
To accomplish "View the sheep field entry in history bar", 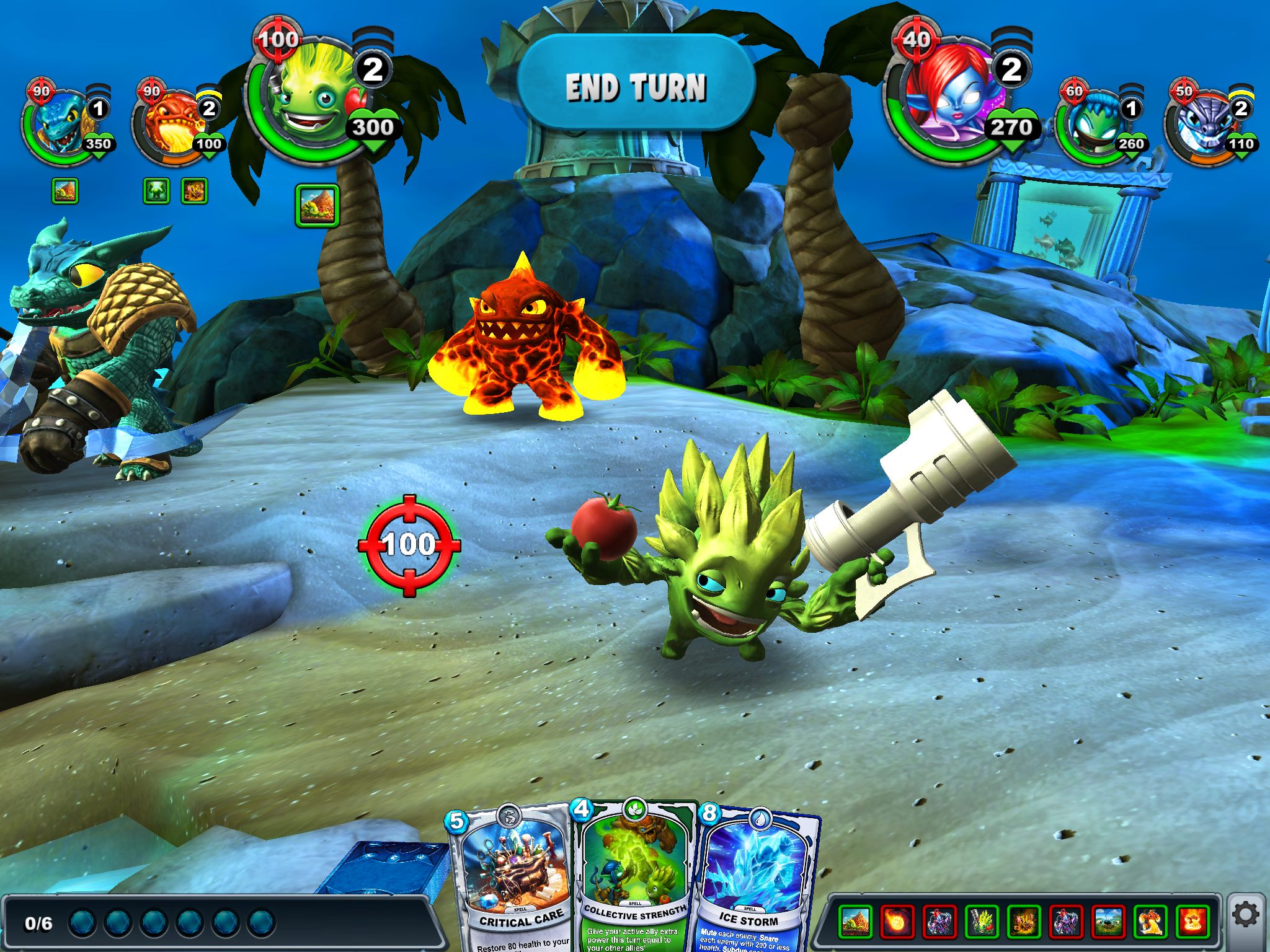I will pos(1108,922).
